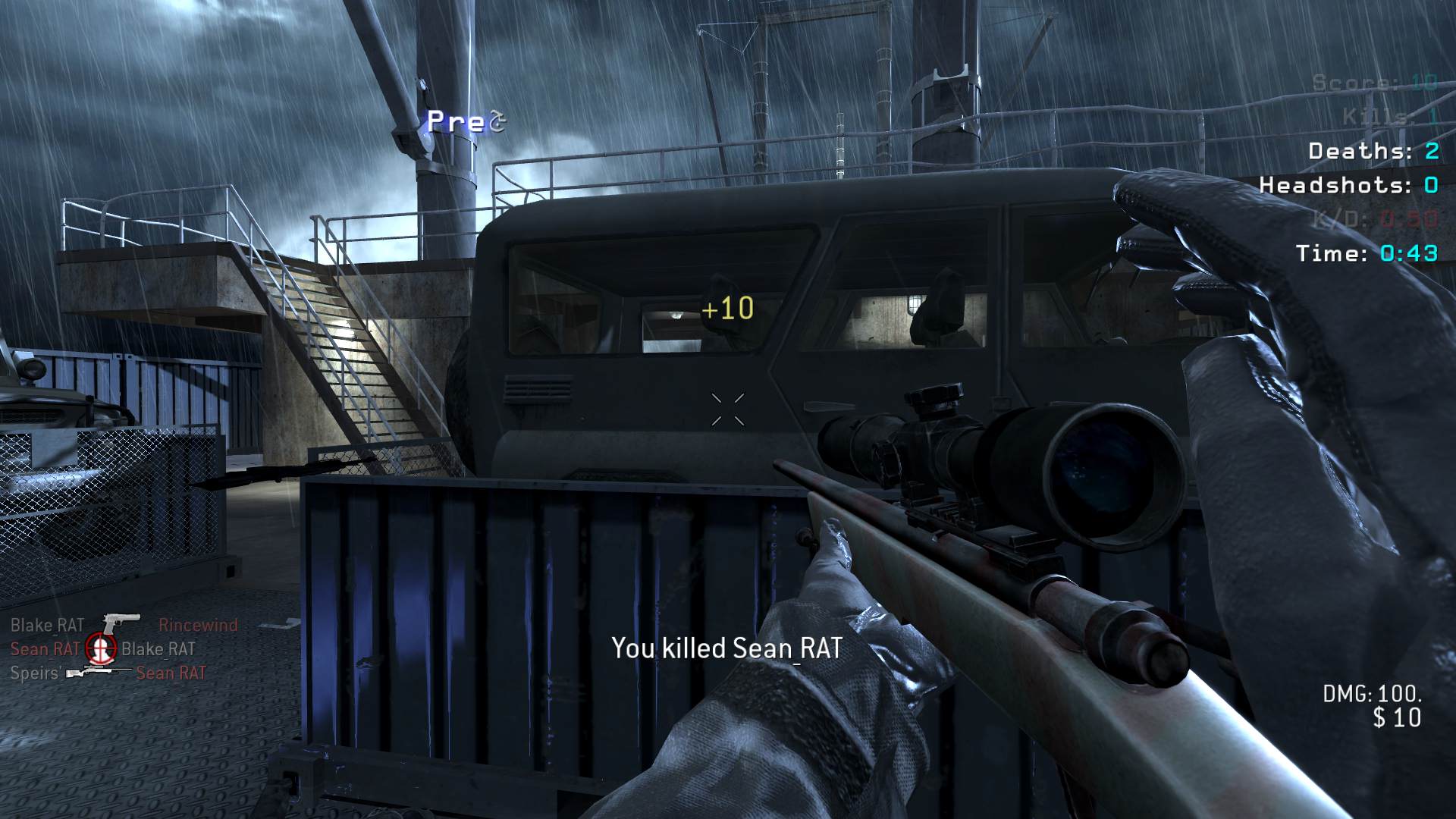
Task: Click the sniper rifle killfeed icon
Action: tap(98, 673)
